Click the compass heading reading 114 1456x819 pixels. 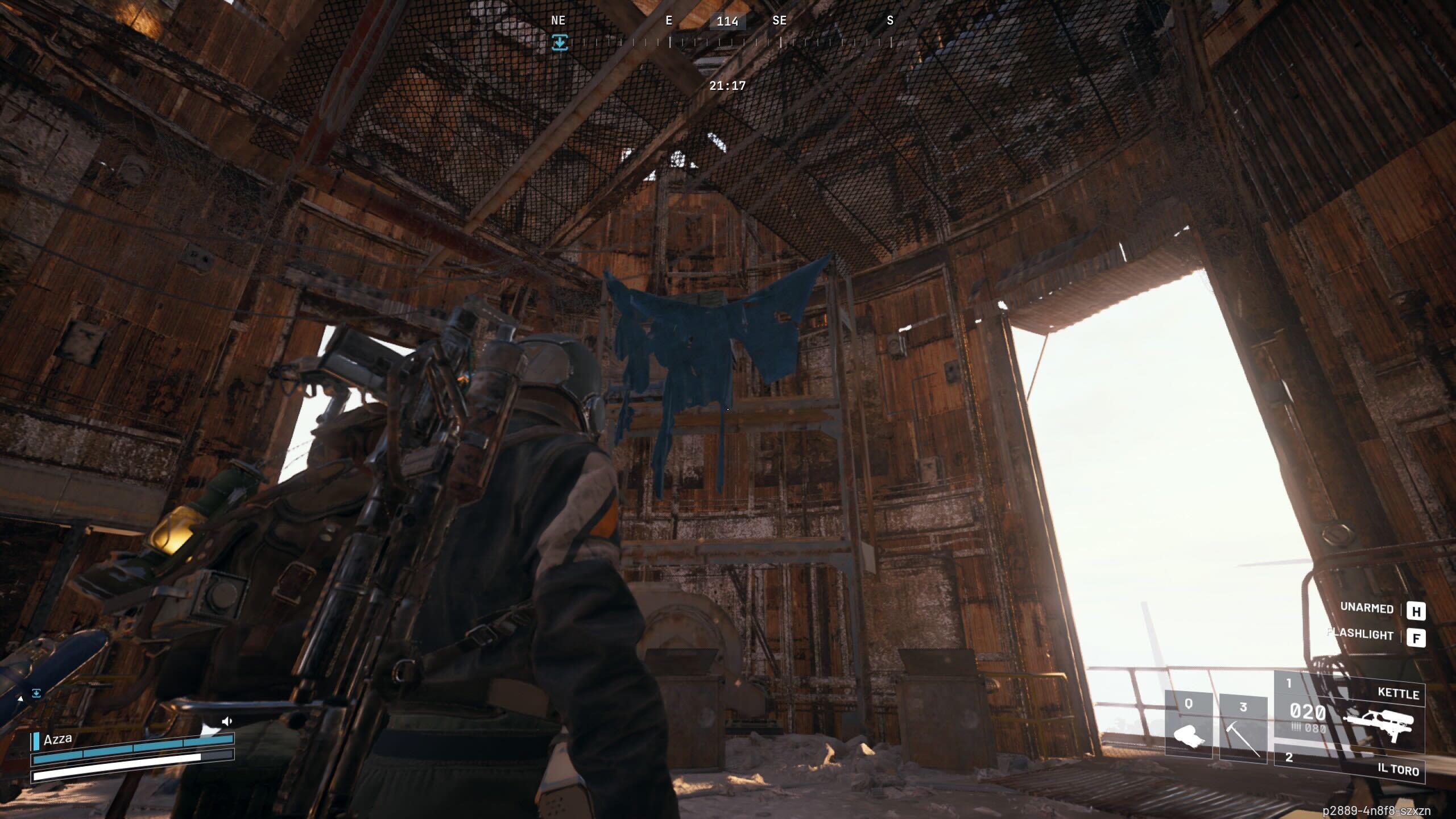tap(728, 21)
